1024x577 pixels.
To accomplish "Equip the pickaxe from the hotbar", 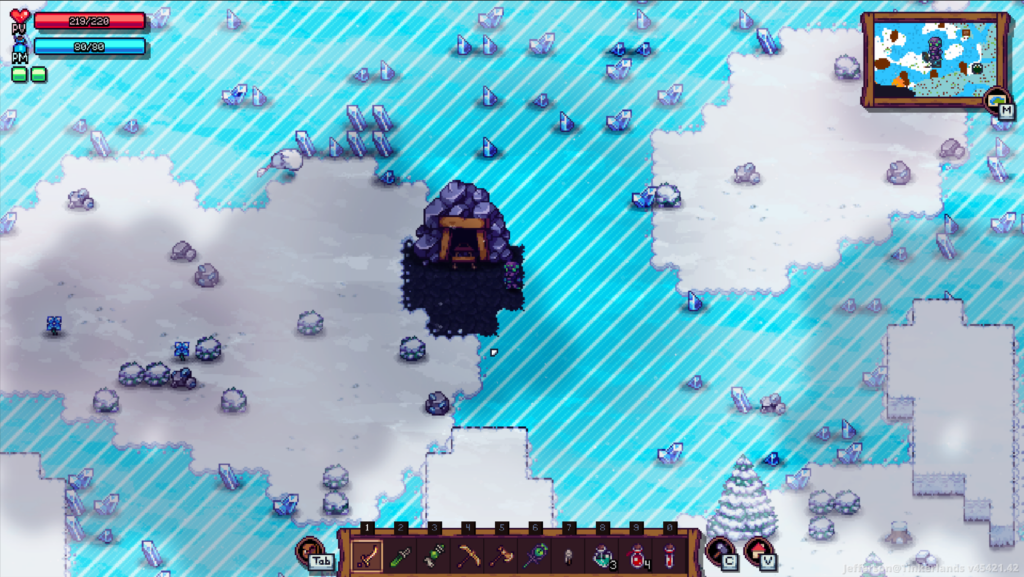I will [468, 554].
